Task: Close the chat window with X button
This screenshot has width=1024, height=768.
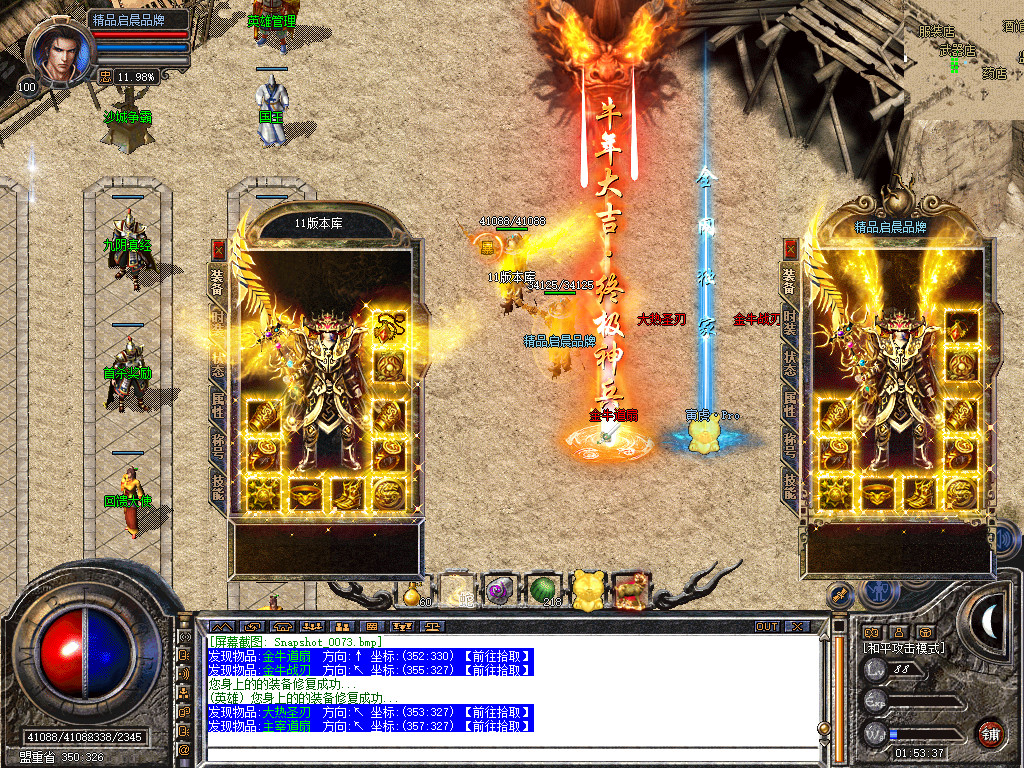Action: pyautogui.click(x=796, y=626)
